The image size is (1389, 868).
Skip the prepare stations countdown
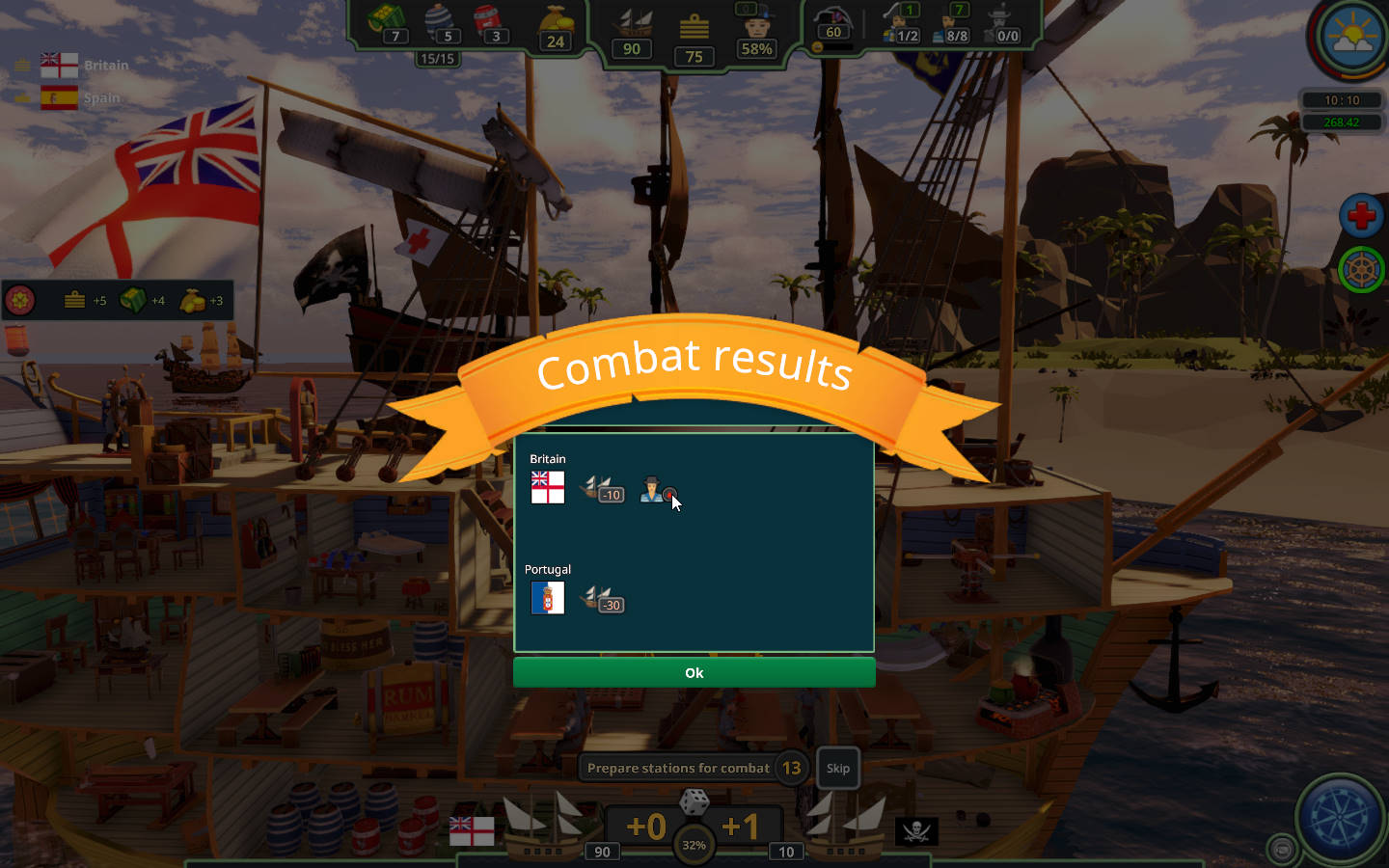coord(837,768)
